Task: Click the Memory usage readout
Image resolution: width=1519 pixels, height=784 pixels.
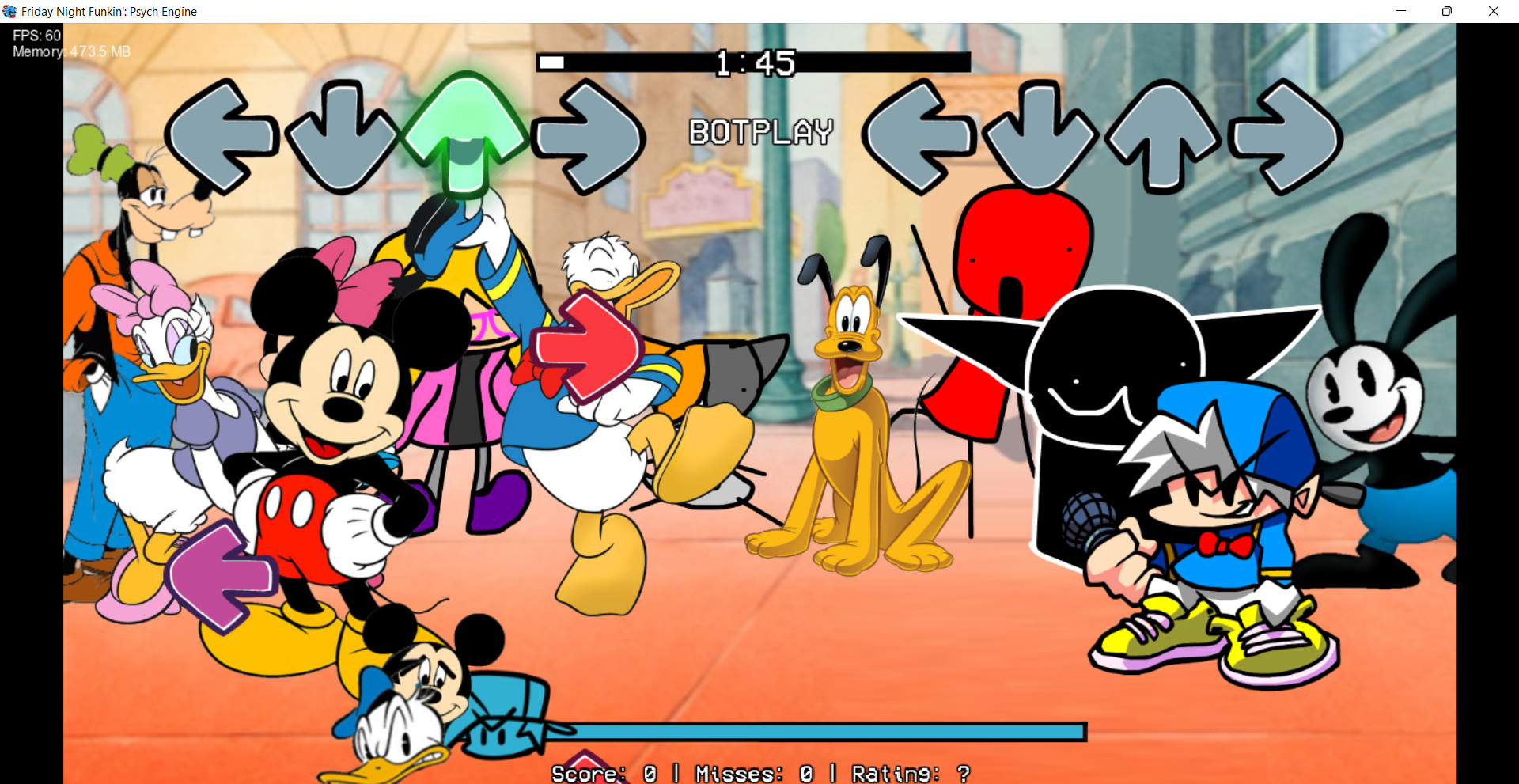Action: click(x=70, y=51)
